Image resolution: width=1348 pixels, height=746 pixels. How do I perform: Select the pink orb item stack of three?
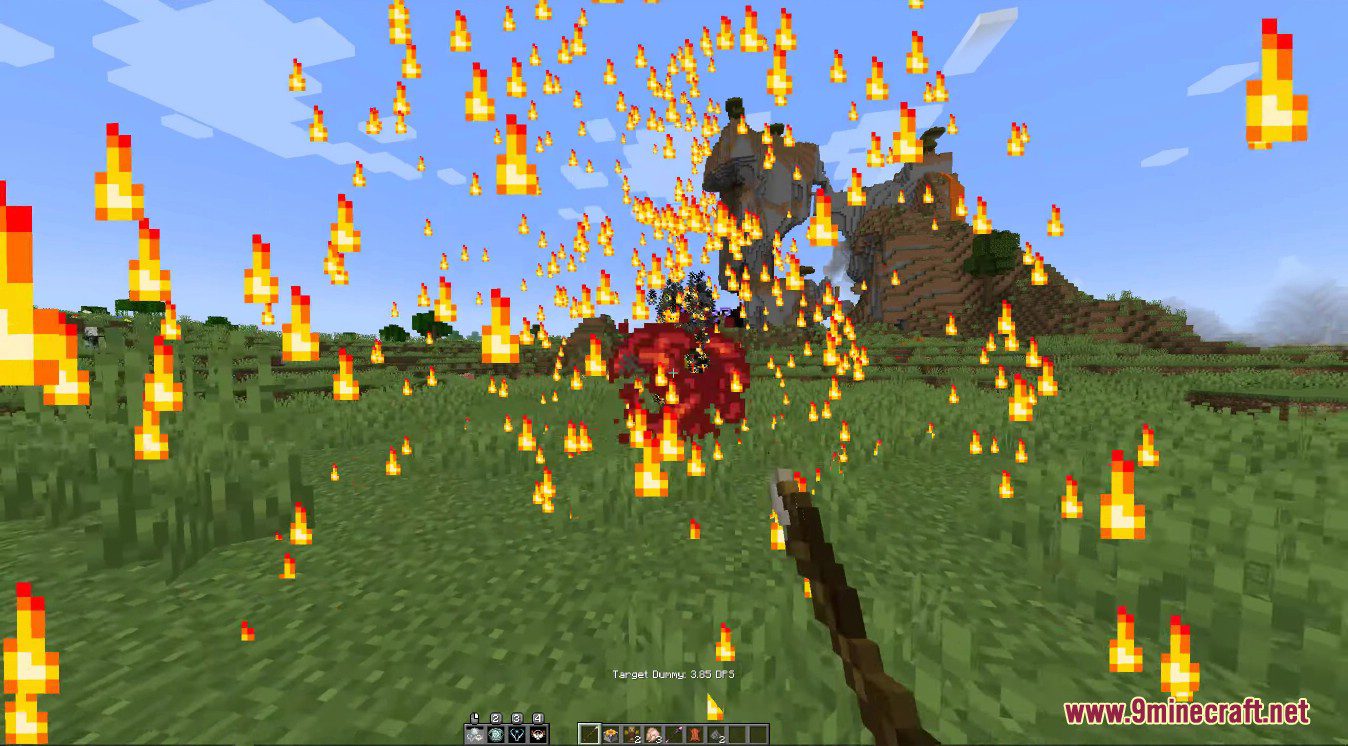[651, 733]
